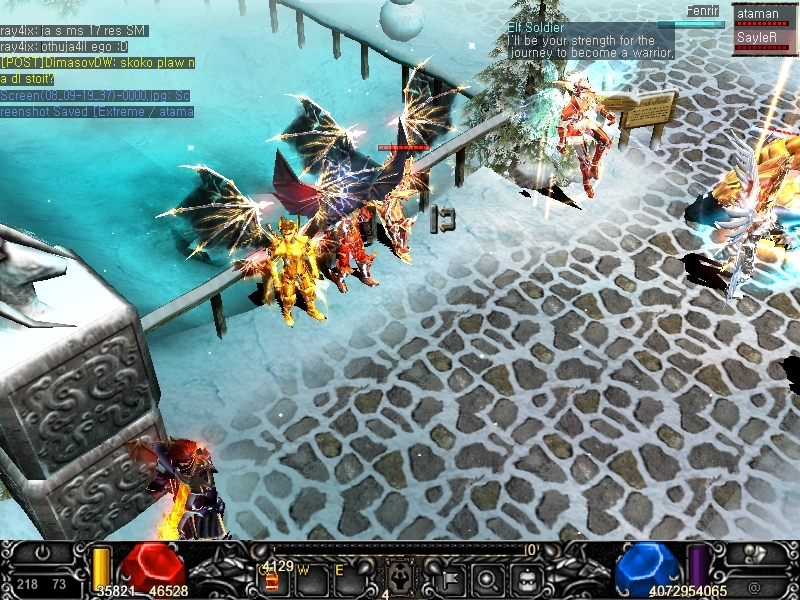Open the backpack inventory button
This screenshot has height=600, width=800.
527,578
